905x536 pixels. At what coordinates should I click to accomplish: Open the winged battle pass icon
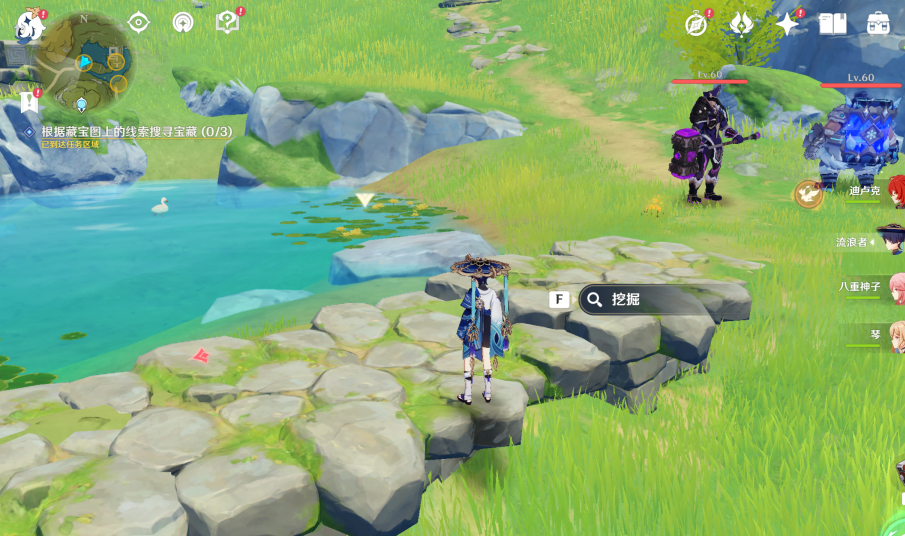(x=741, y=24)
